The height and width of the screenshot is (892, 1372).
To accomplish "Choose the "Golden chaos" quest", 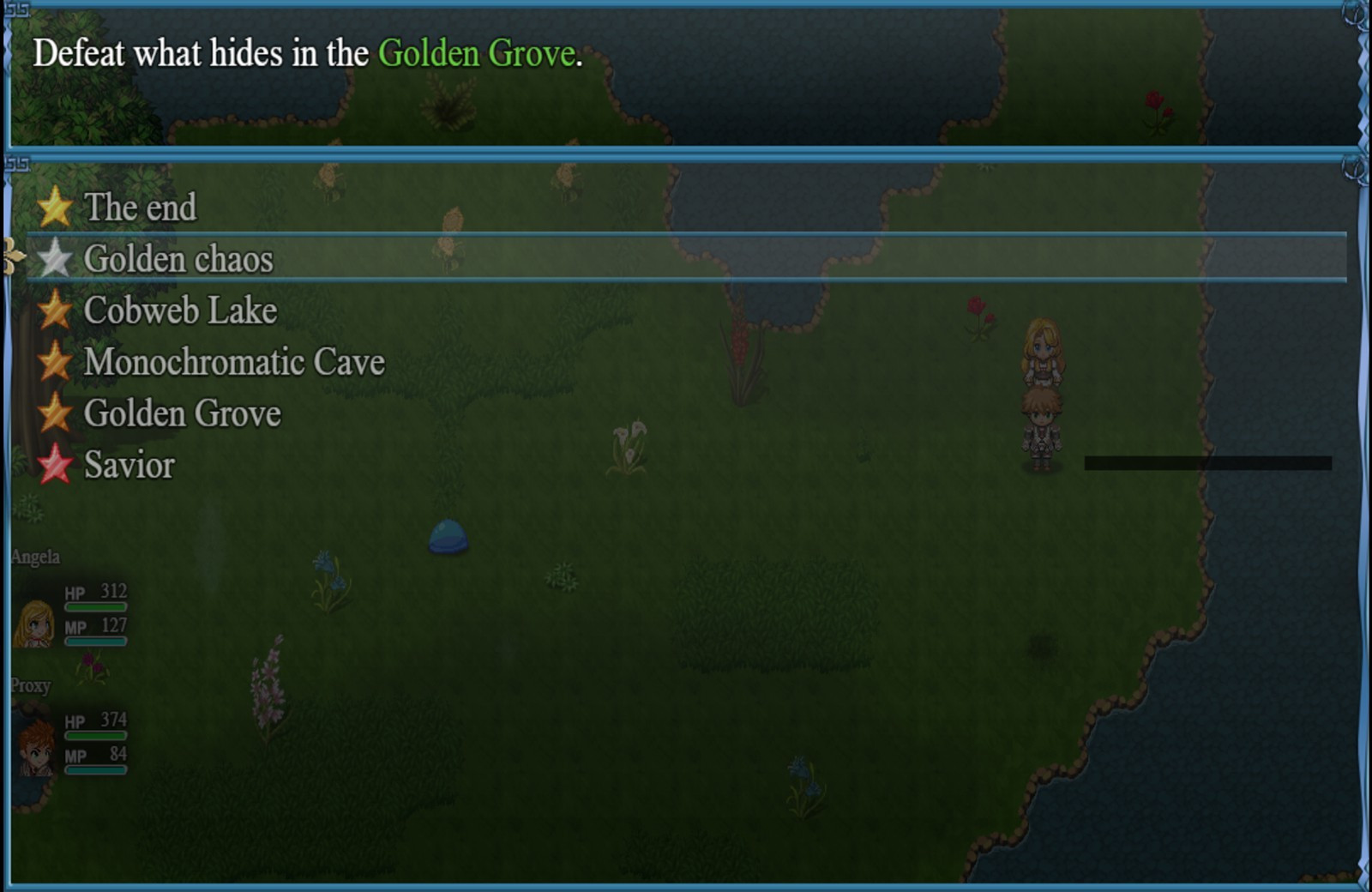I will click(x=178, y=259).
